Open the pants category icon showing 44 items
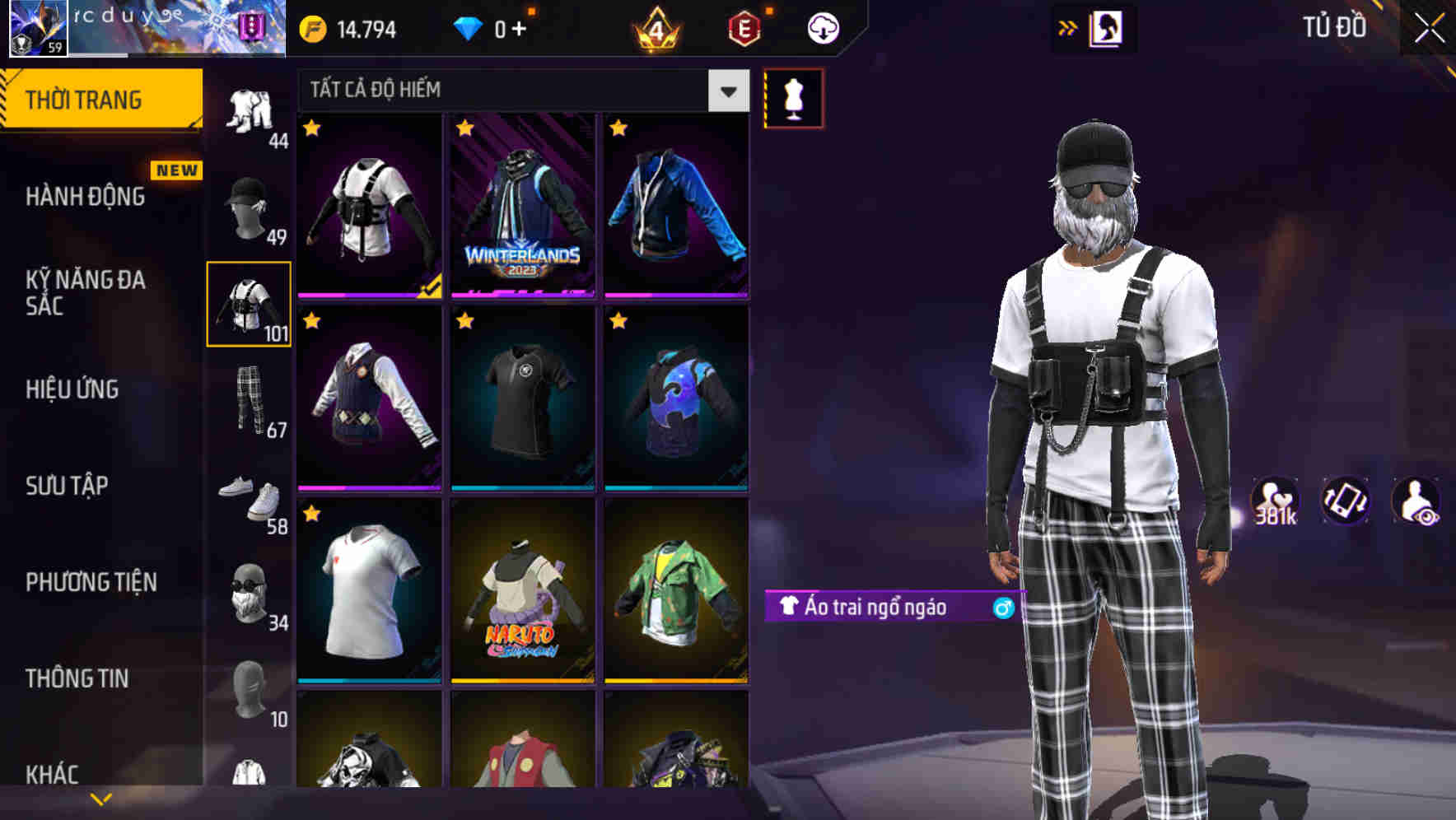The image size is (1456, 820). (x=250, y=115)
